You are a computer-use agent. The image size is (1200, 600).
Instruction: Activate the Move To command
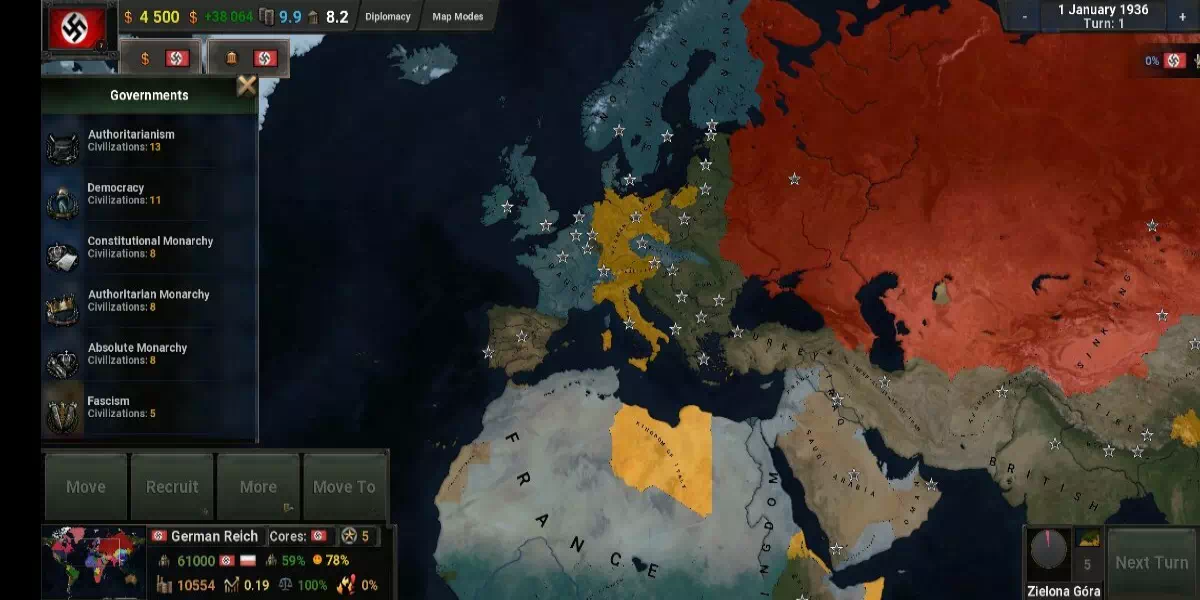(x=344, y=487)
